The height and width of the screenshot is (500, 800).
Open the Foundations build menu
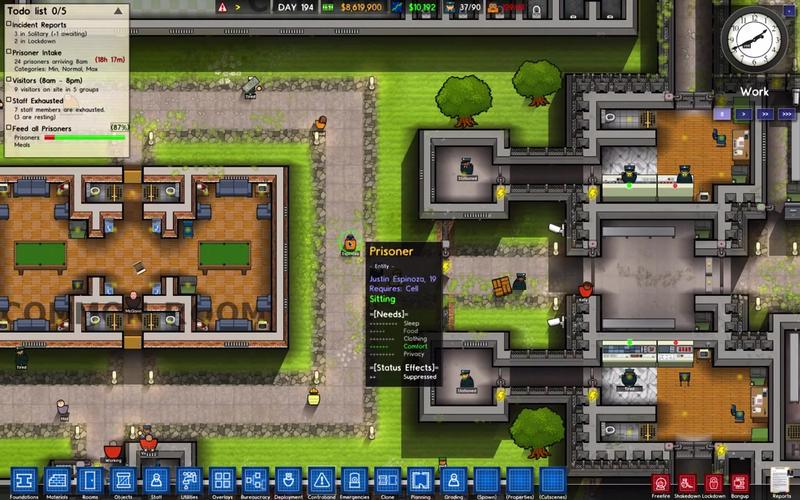(x=24, y=480)
